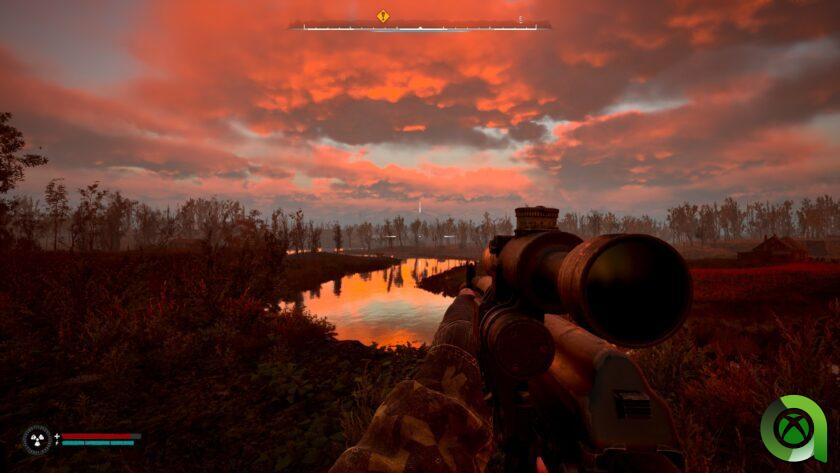Click the compass bar strip

pos(420,27)
